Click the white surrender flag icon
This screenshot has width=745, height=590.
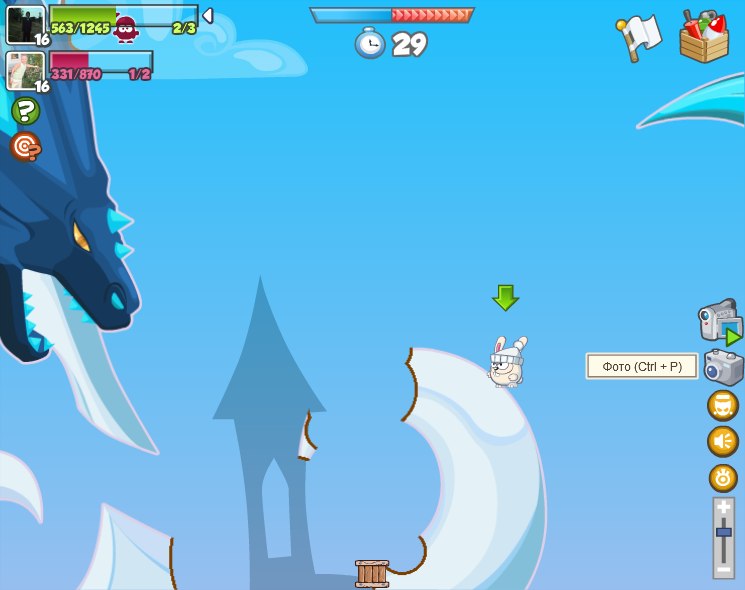point(639,37)
